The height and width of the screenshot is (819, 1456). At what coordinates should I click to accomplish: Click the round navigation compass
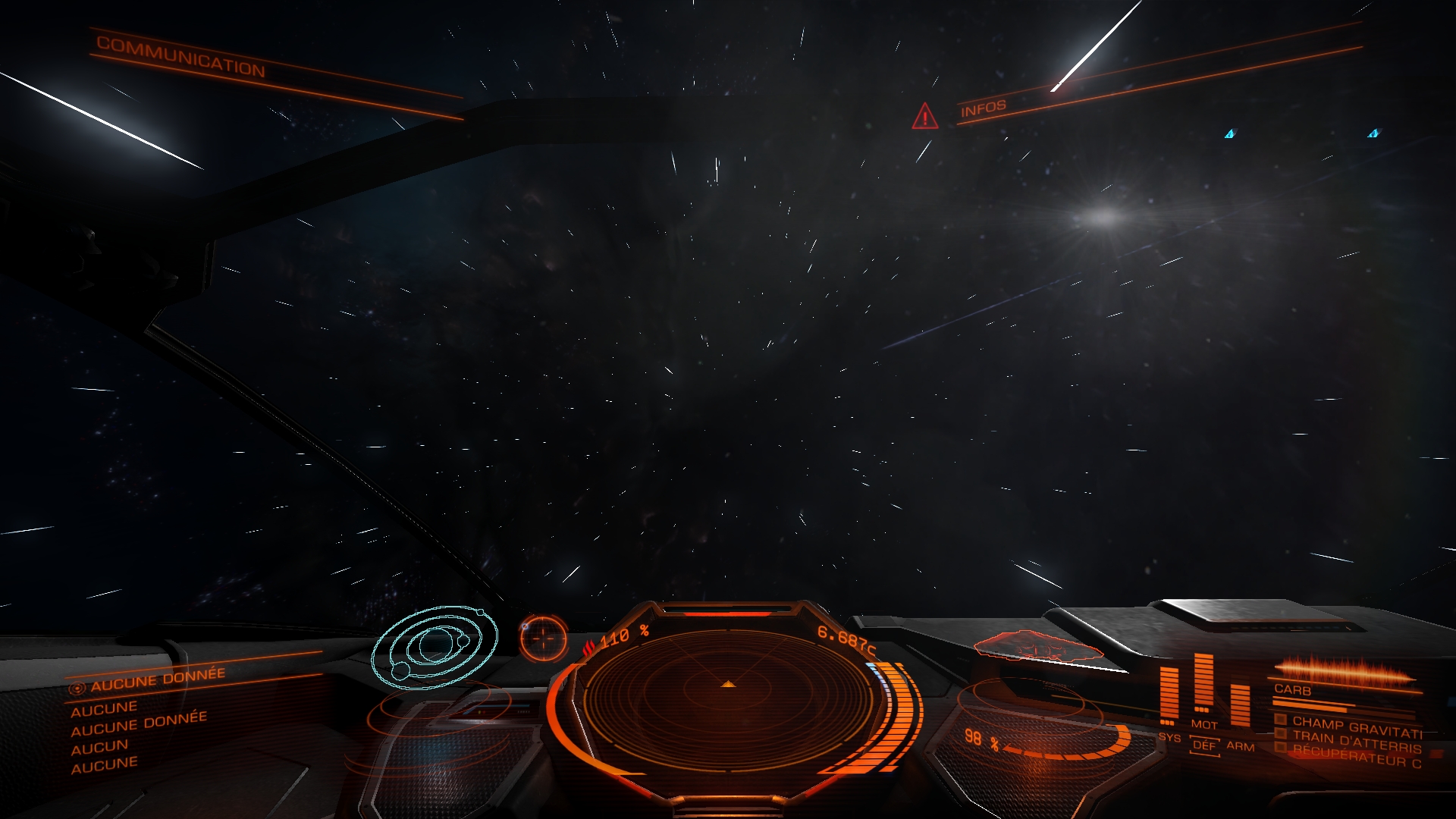pyautogui.click(x=543, y=637)
